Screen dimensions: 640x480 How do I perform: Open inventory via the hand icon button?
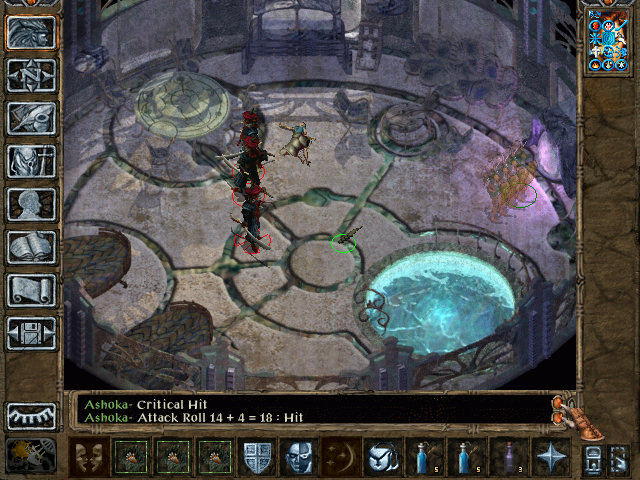click(31, 118)
